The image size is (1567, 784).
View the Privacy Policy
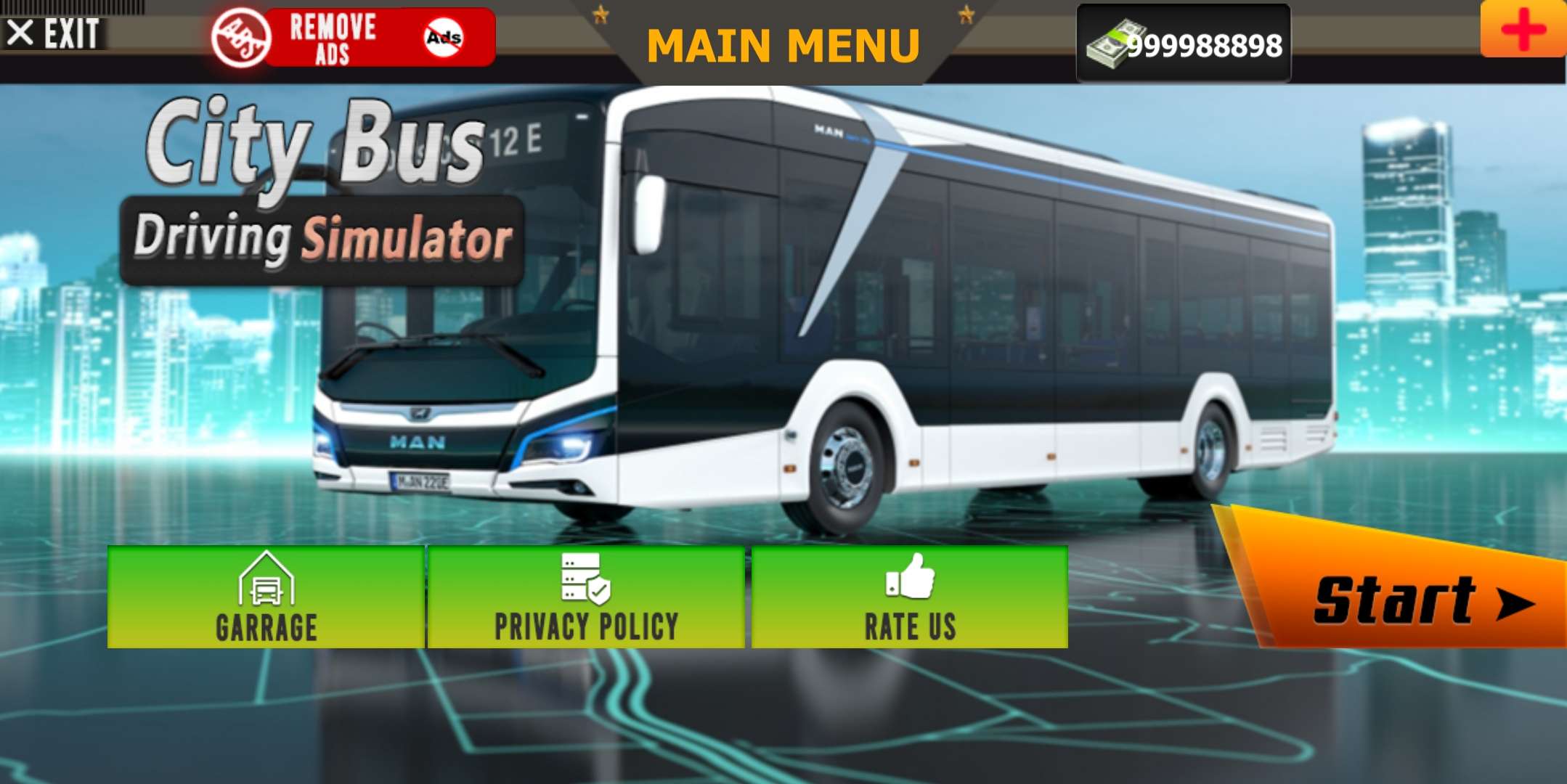pyautogui.click(x=586, y=597)
